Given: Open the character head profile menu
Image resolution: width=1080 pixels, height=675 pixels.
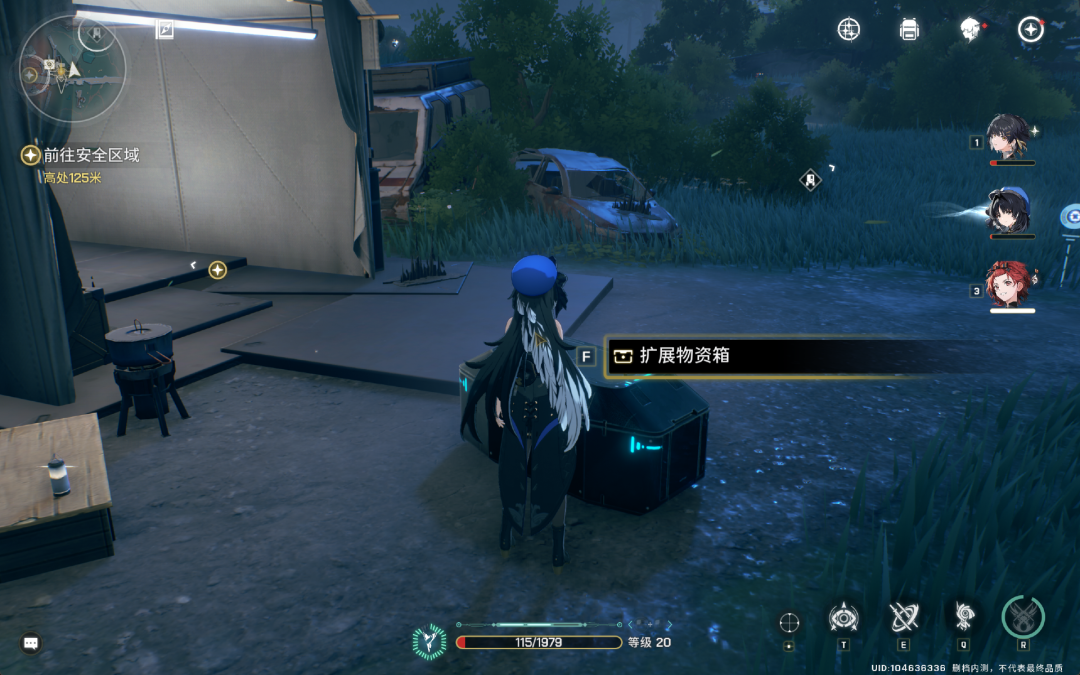Looking at the screenshot, I should pyautogui.click(x=969, y=30).
